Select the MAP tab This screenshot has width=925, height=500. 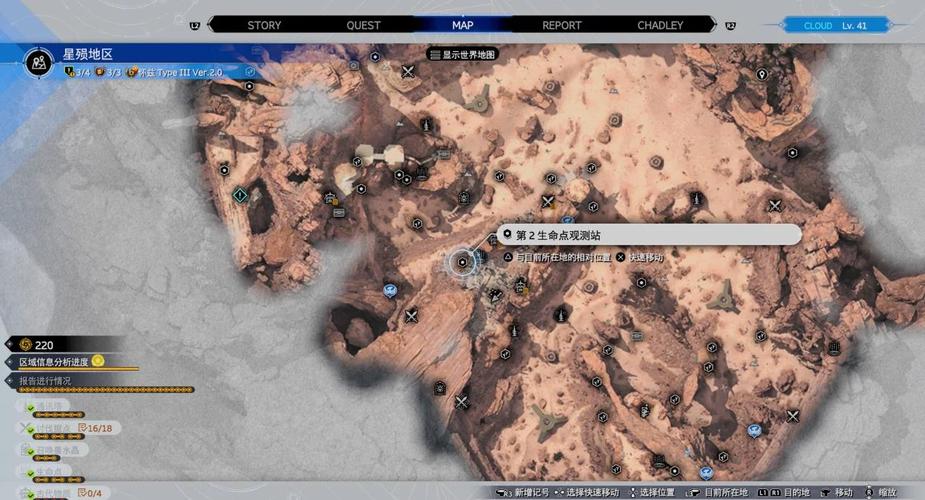click(462, 25)
